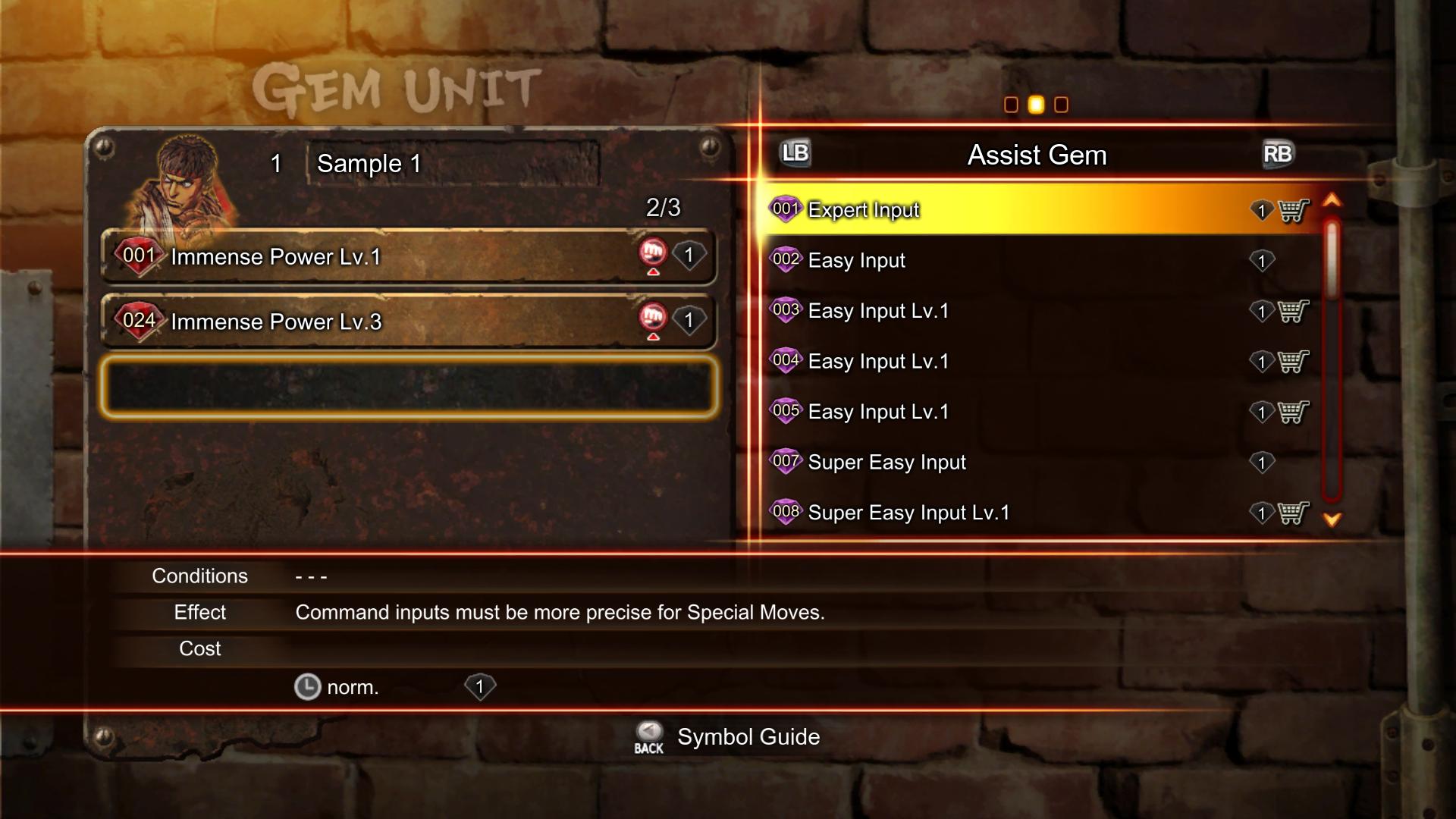Click the Easy Input Lv.1 gem 003 diamond icon

click(786, 310)
